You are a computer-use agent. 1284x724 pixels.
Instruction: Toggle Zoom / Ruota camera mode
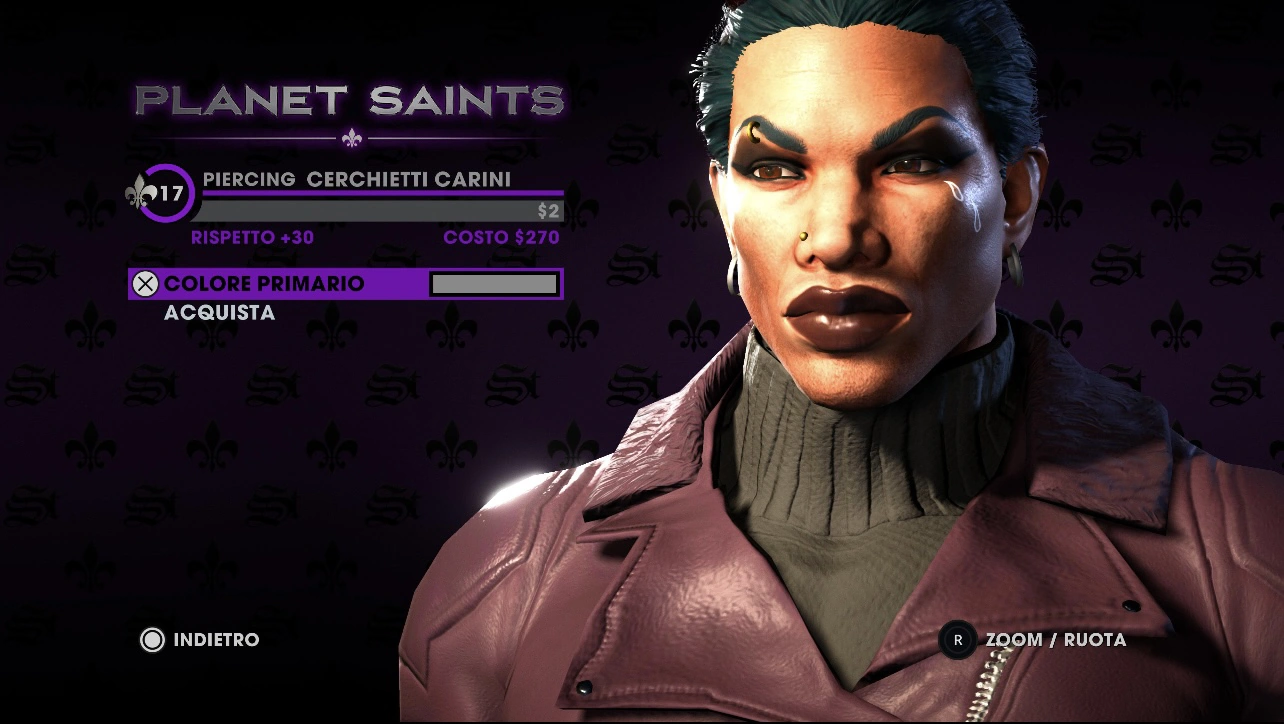[x=1055, y=639]
